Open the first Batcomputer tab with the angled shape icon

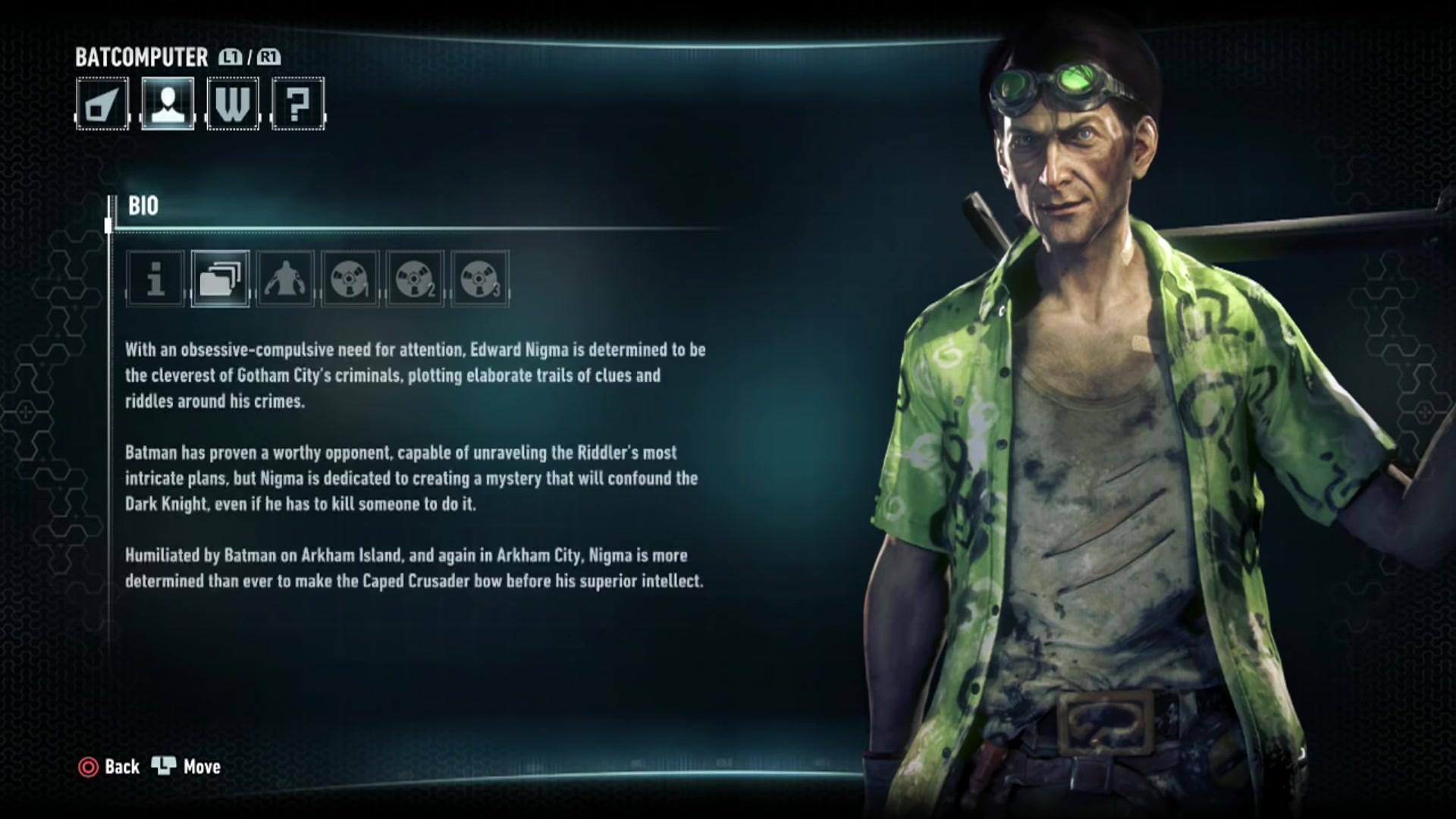(102, 104)
